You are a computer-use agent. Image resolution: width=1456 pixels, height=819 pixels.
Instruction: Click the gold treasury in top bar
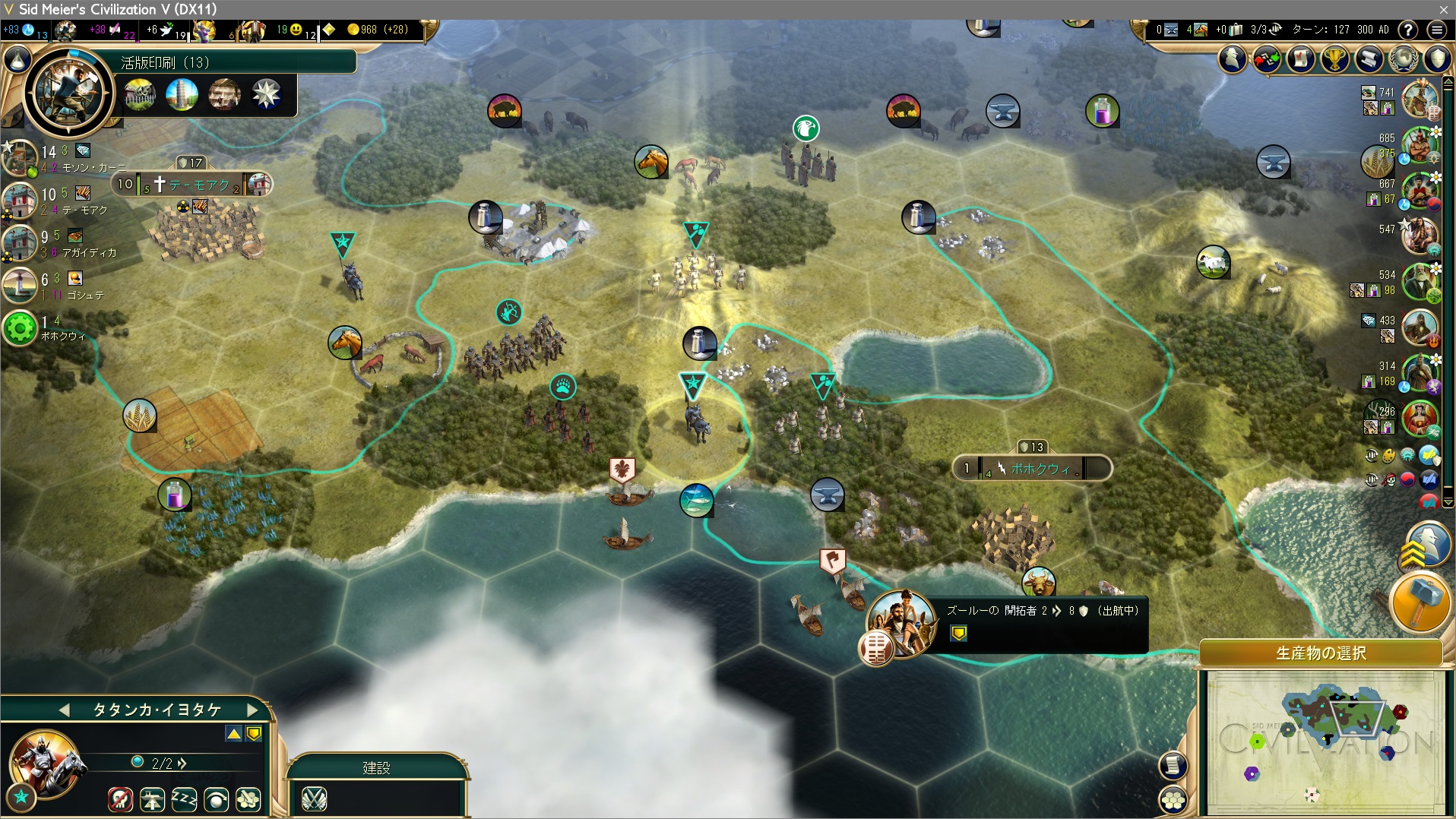[x=378, y=30]
